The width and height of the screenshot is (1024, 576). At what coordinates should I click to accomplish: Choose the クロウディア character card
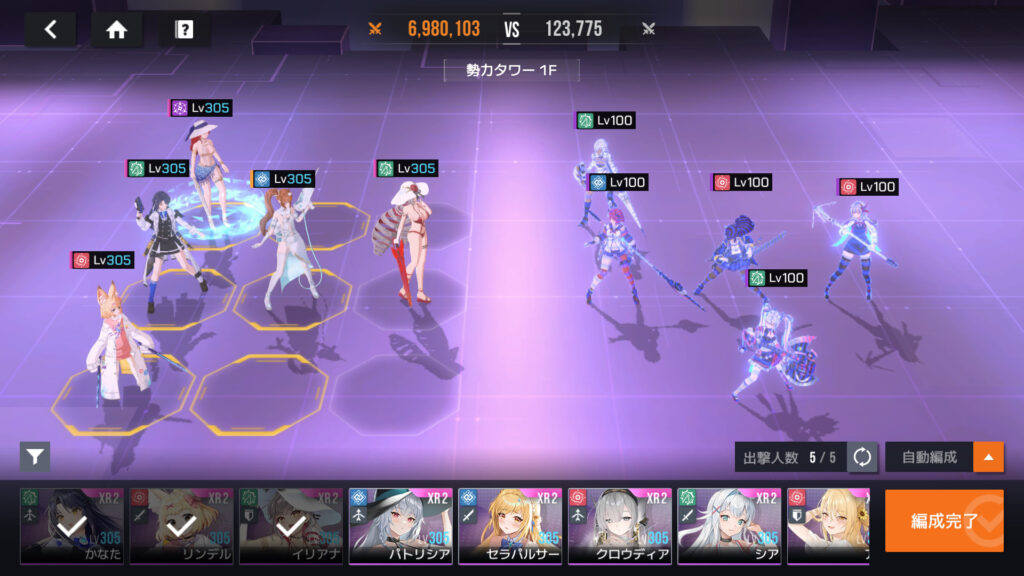coord(619,526)
